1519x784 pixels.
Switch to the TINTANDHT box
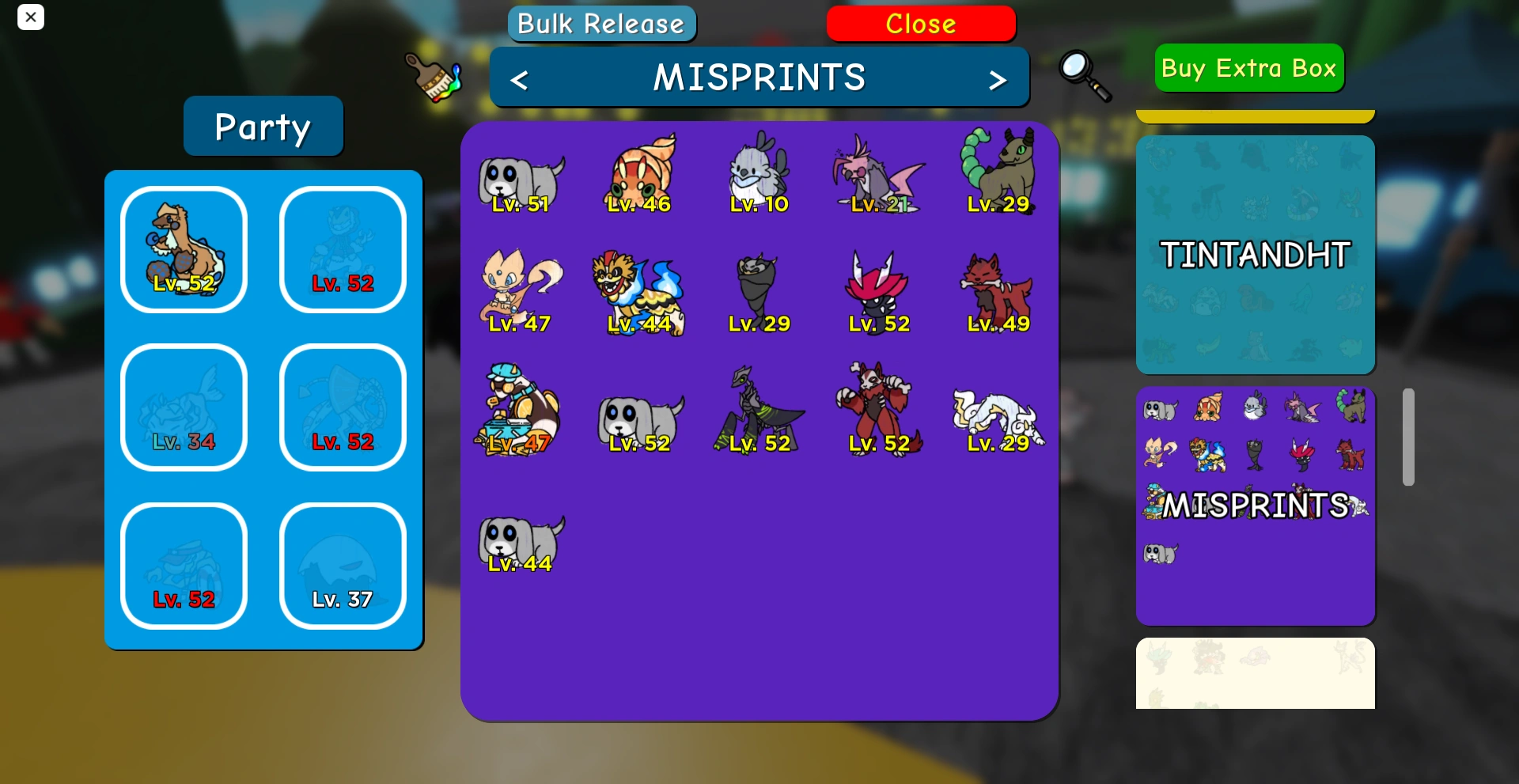pos(1255,253)
